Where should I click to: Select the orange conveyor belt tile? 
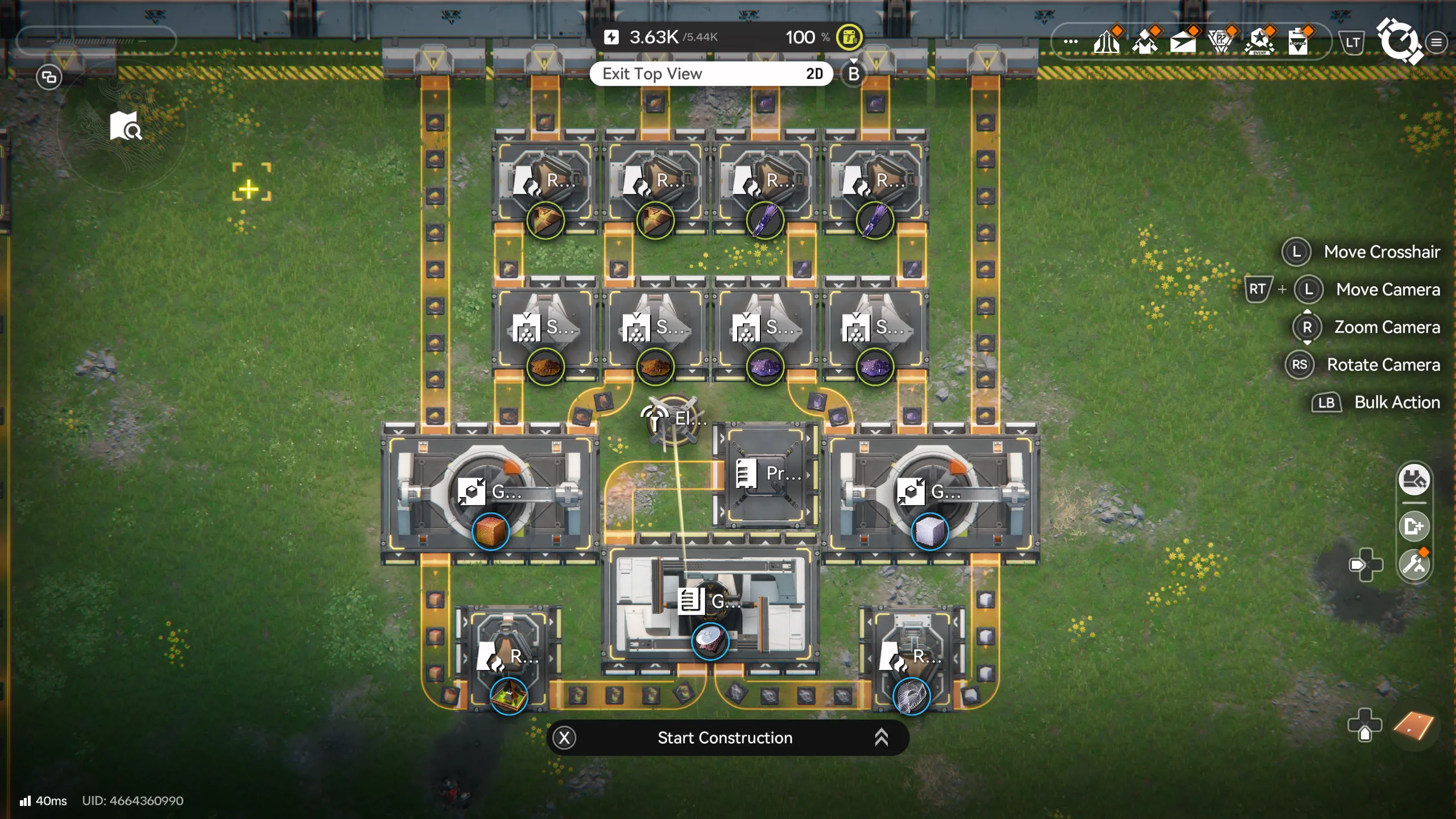coord(1414,726)
